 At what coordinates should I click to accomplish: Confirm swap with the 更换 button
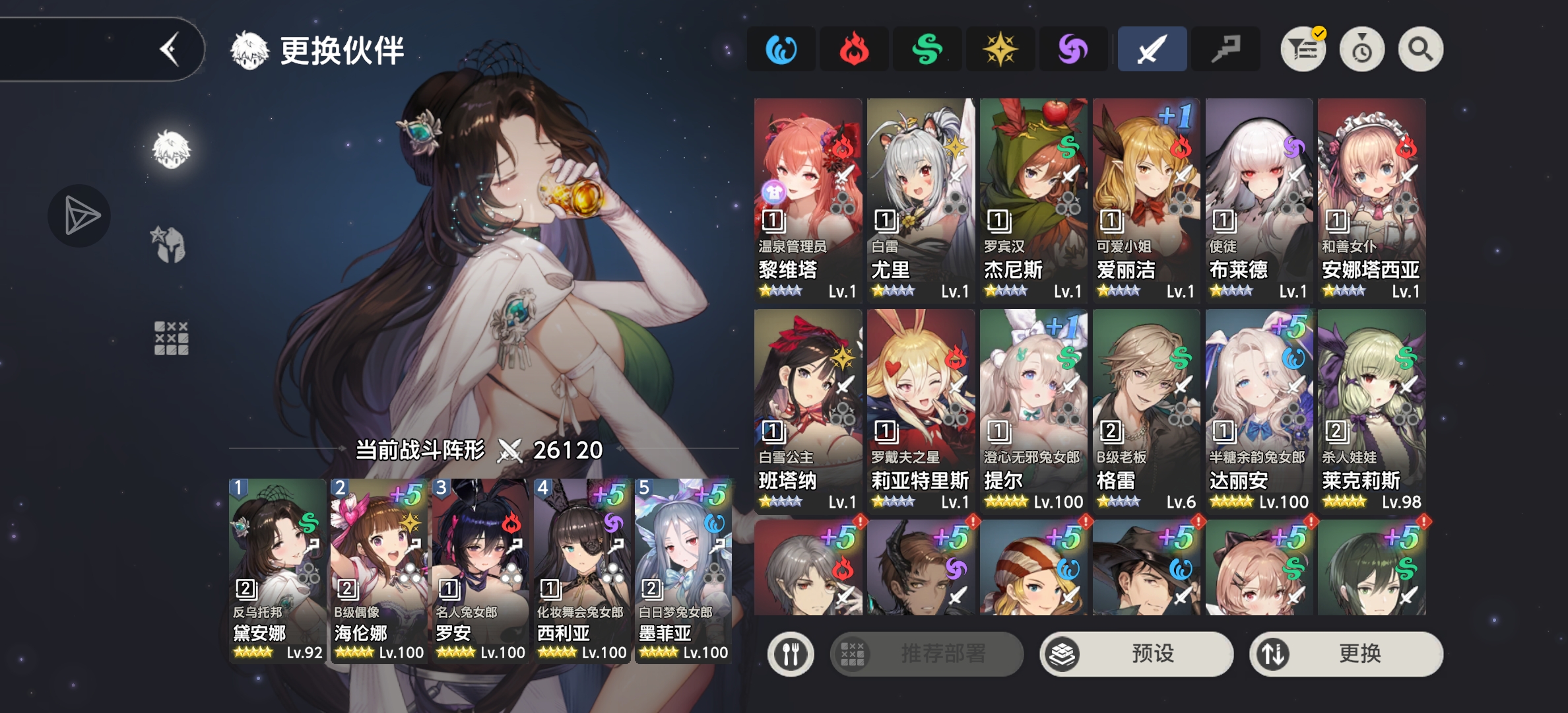pos(1346,654)
